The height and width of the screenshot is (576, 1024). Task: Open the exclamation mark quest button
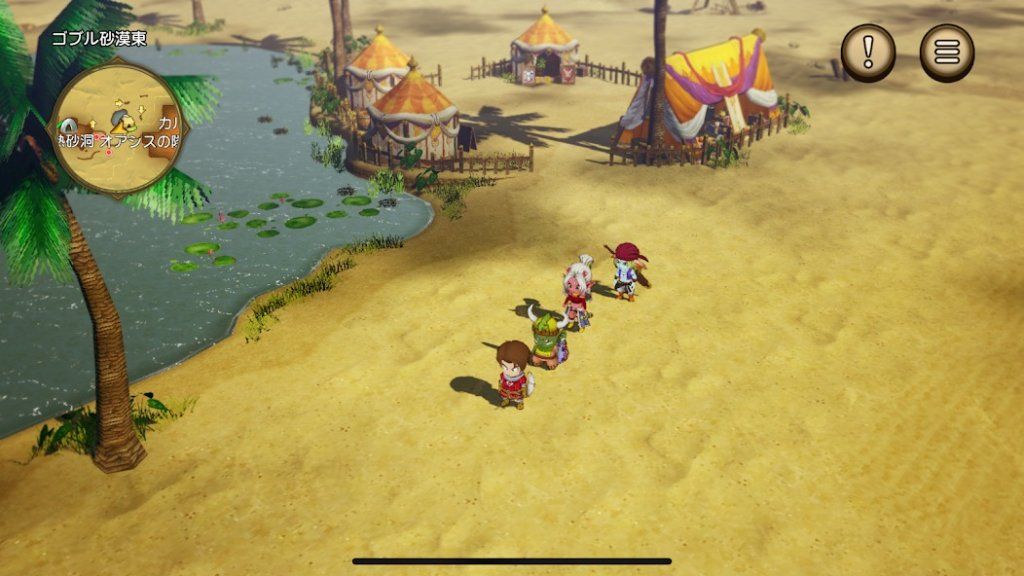pos(868,52)
